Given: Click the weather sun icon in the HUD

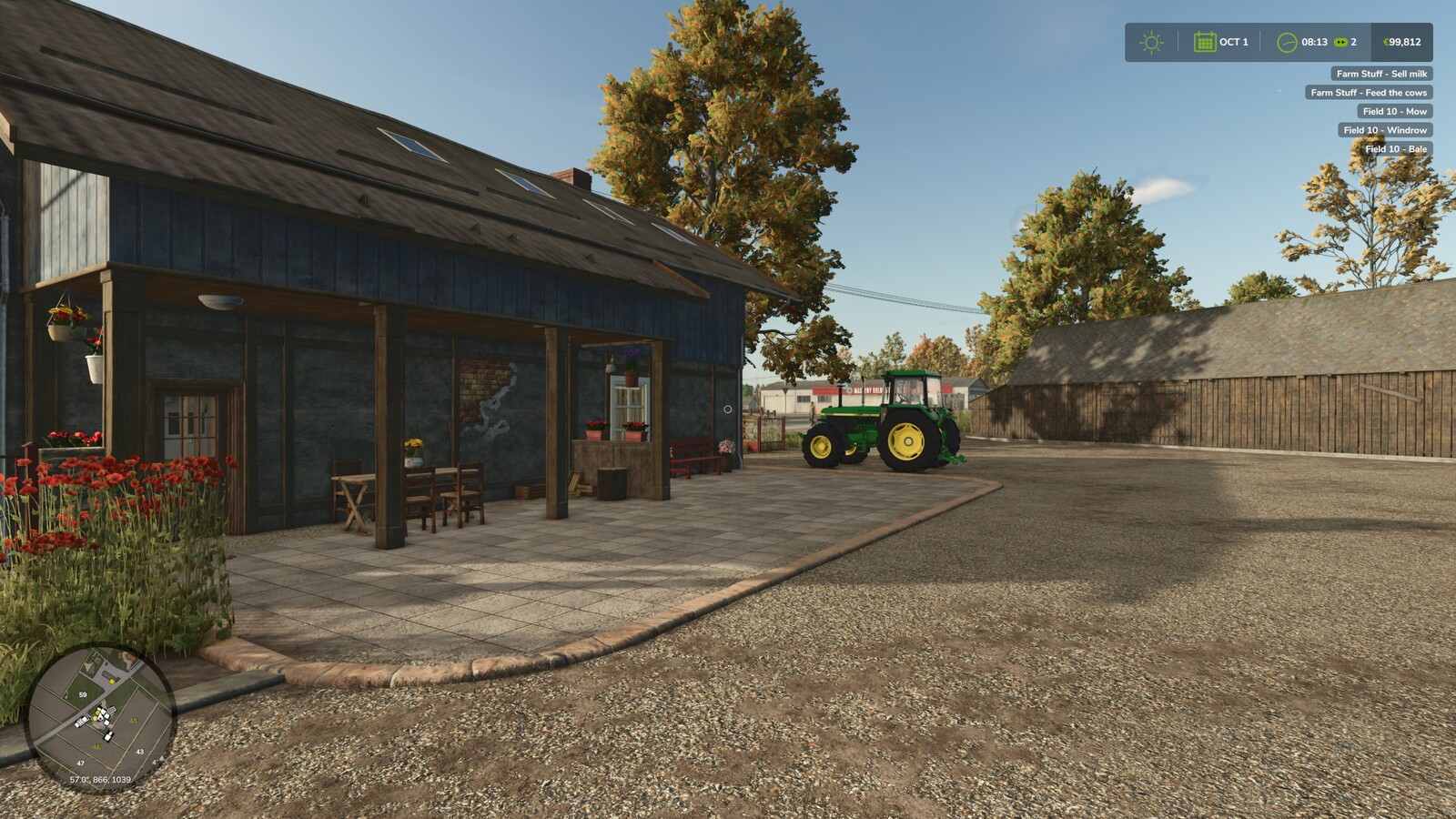Looking at the screenshot, I should coord(1152,41).
